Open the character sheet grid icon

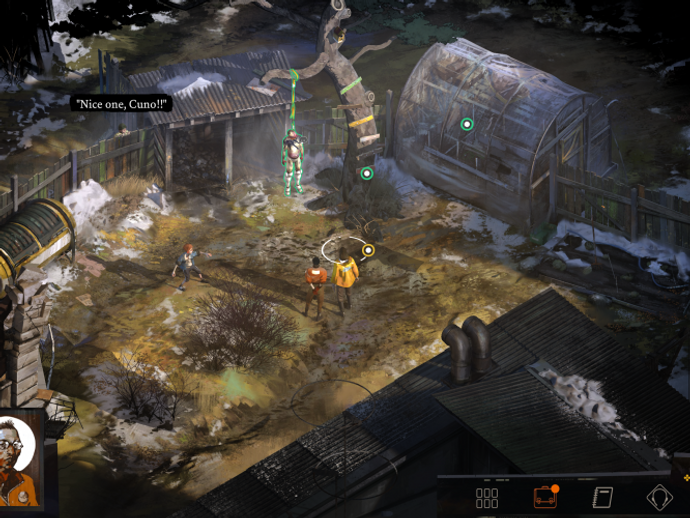487,498
